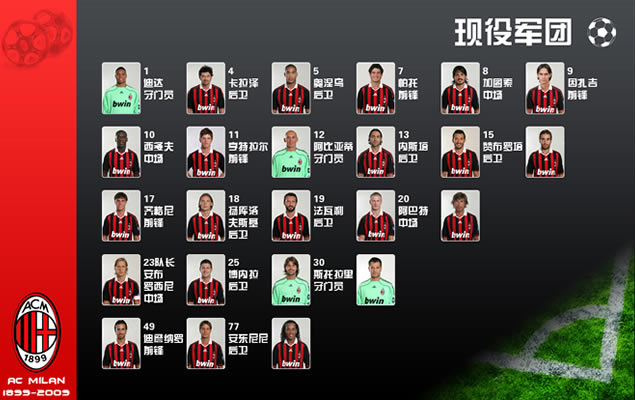Choose number 13 内斯塔 defender portrait
Screen dimensions: 635x400
[x=376, y=152]
